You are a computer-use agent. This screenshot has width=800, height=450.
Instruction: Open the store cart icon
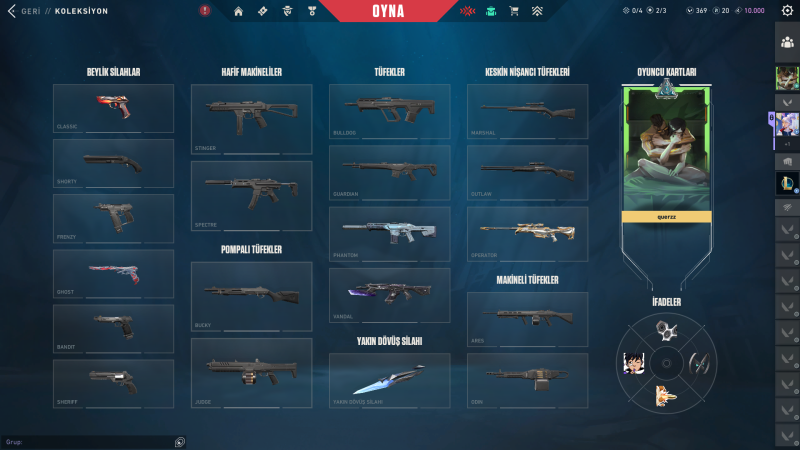514,11
